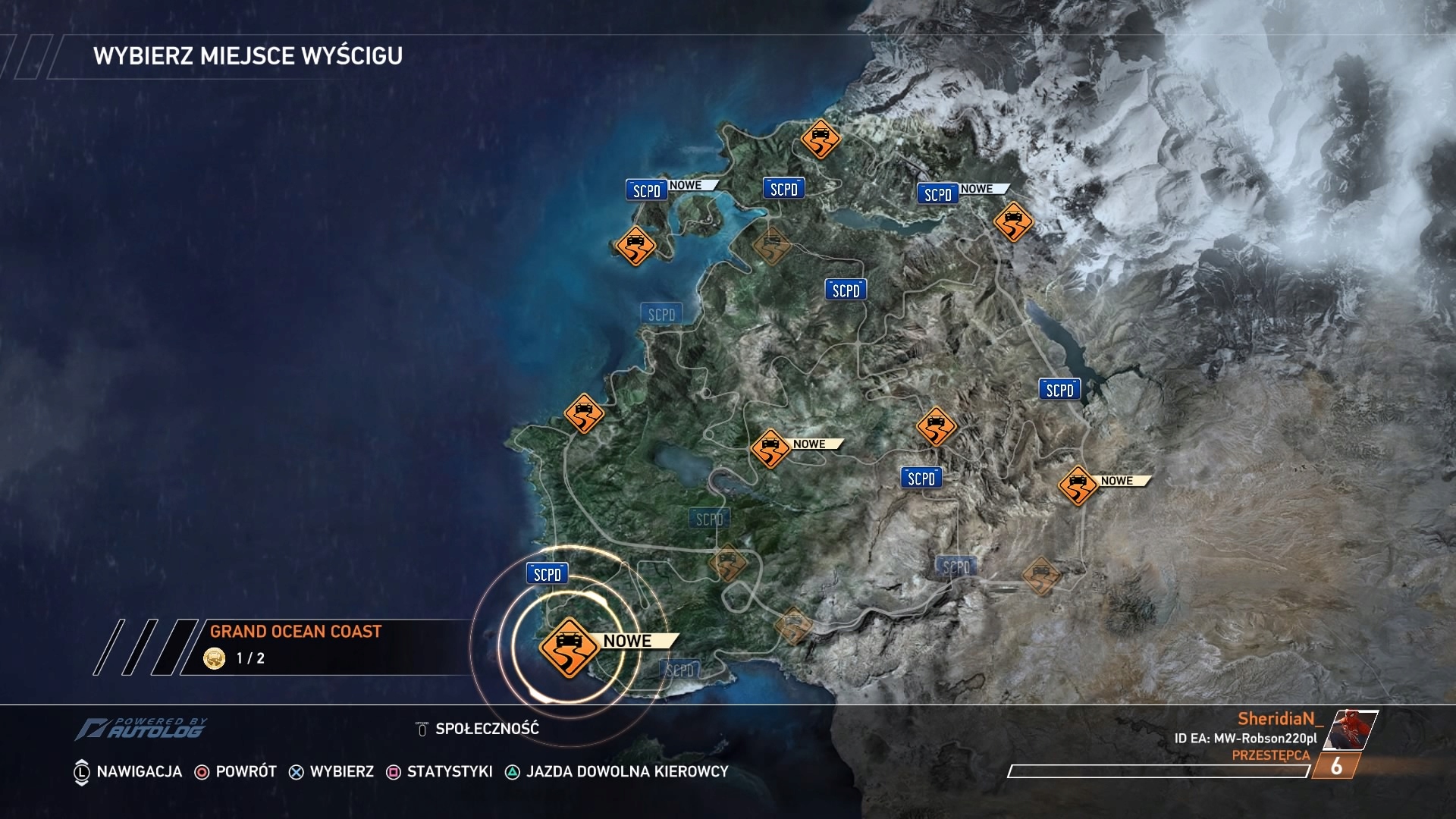Open the race marker on the bay peninsula
Viewport: 1456px width, 819px height.
635,246
